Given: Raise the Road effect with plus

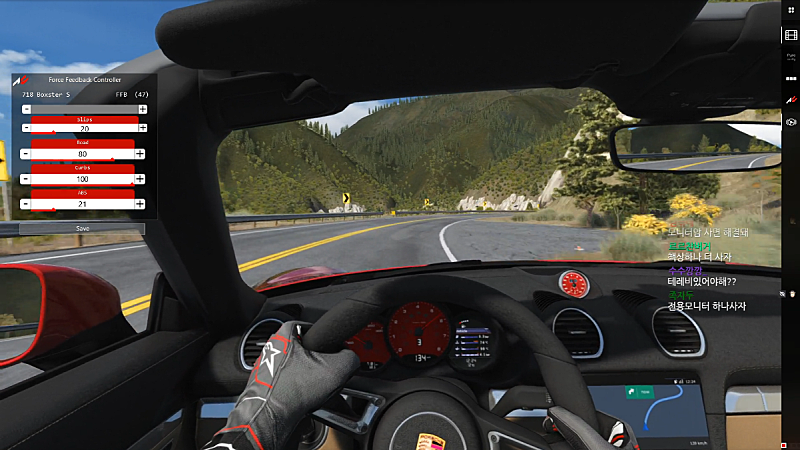Looking at the screenshot, I should [x=141, y=154].
